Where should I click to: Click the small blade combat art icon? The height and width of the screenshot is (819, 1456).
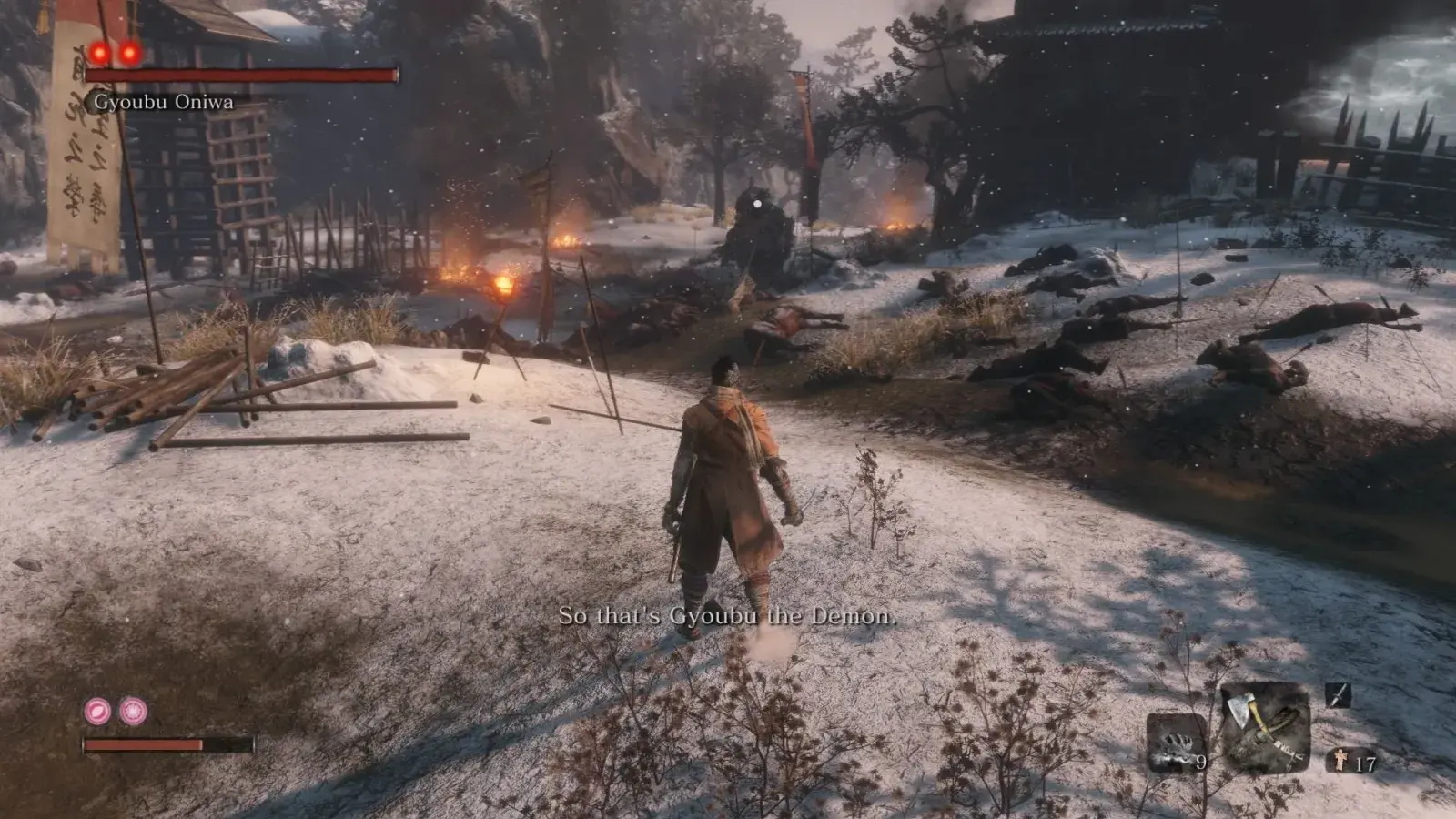tap(1338, 696)
